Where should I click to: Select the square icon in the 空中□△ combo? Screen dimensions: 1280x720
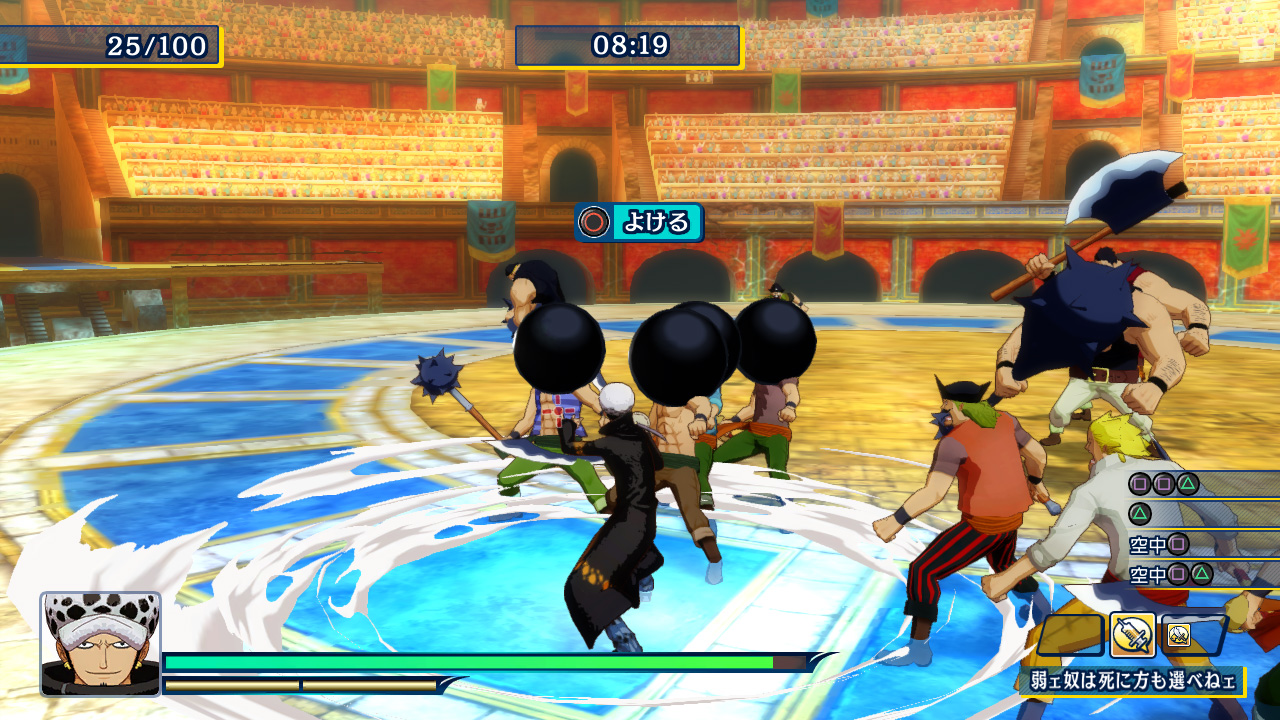pyautogui.click(x=1178, y=574)
